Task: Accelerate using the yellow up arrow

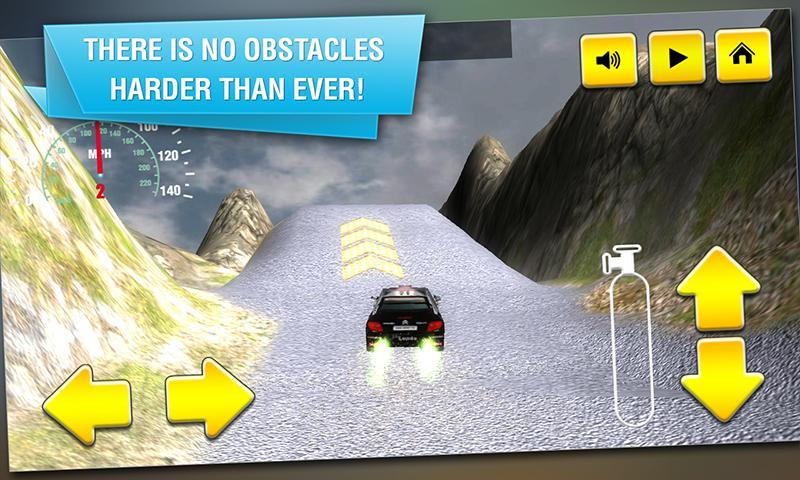Action: tap(719, 289)
